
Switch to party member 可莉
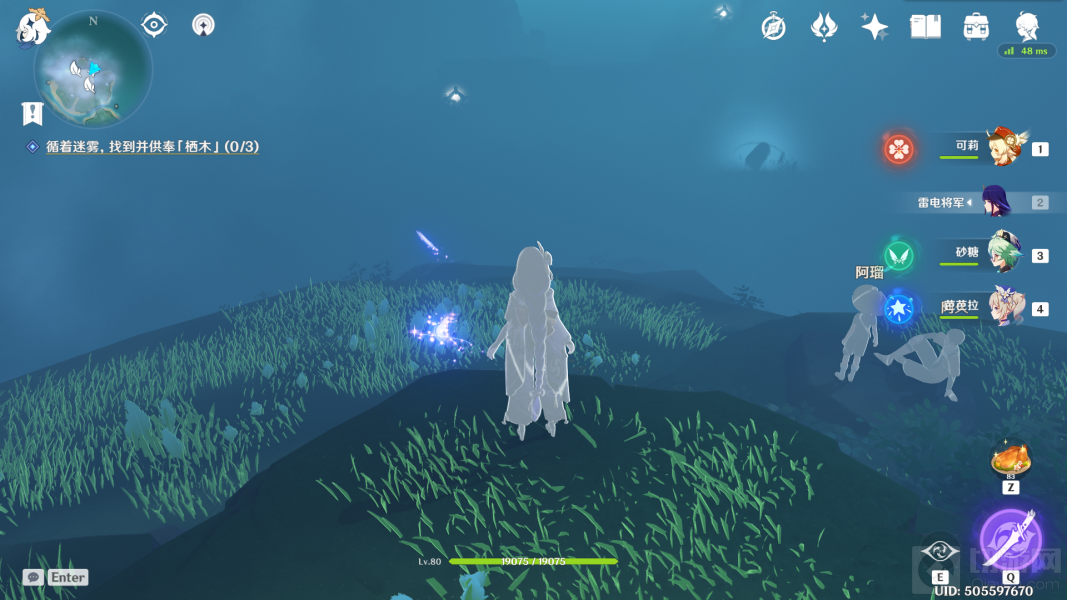[1003, 148]
